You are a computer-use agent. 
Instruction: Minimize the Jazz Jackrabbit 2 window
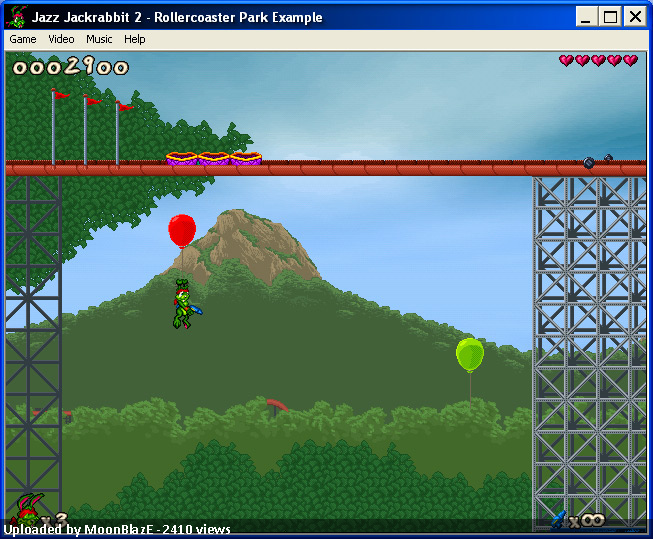click(588, 17)
